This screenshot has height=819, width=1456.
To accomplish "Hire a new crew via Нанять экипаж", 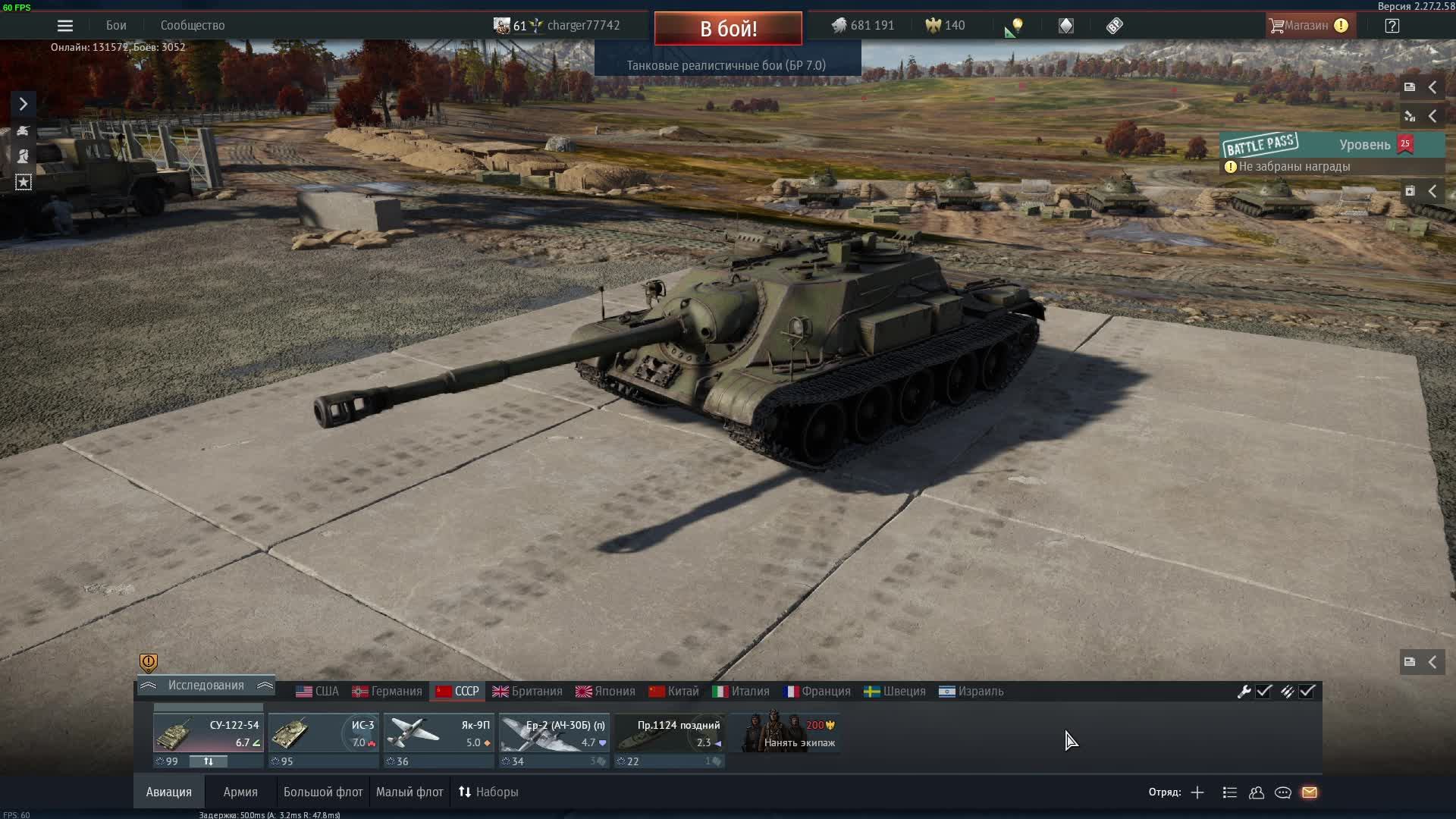I will pos(789,733).
